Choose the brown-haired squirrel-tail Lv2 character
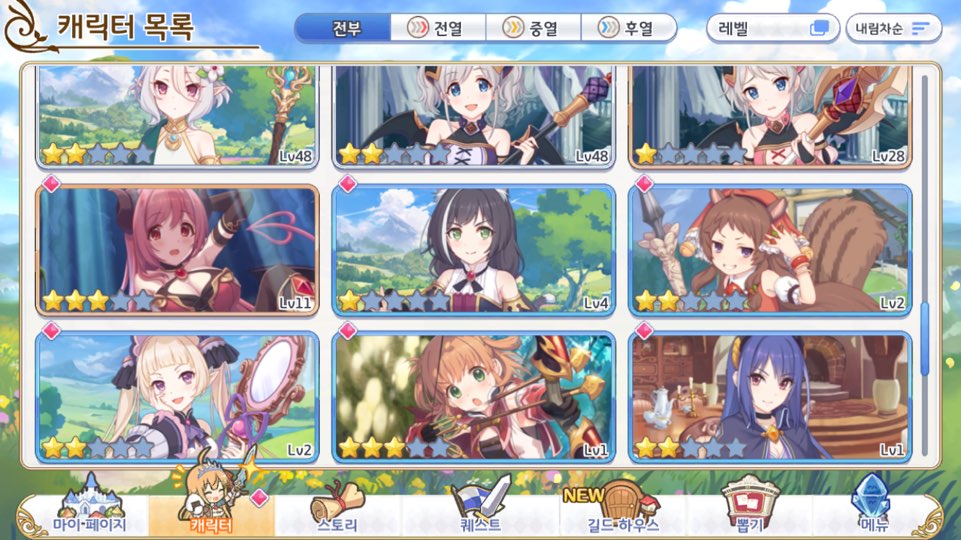 [x=770, y=250]
